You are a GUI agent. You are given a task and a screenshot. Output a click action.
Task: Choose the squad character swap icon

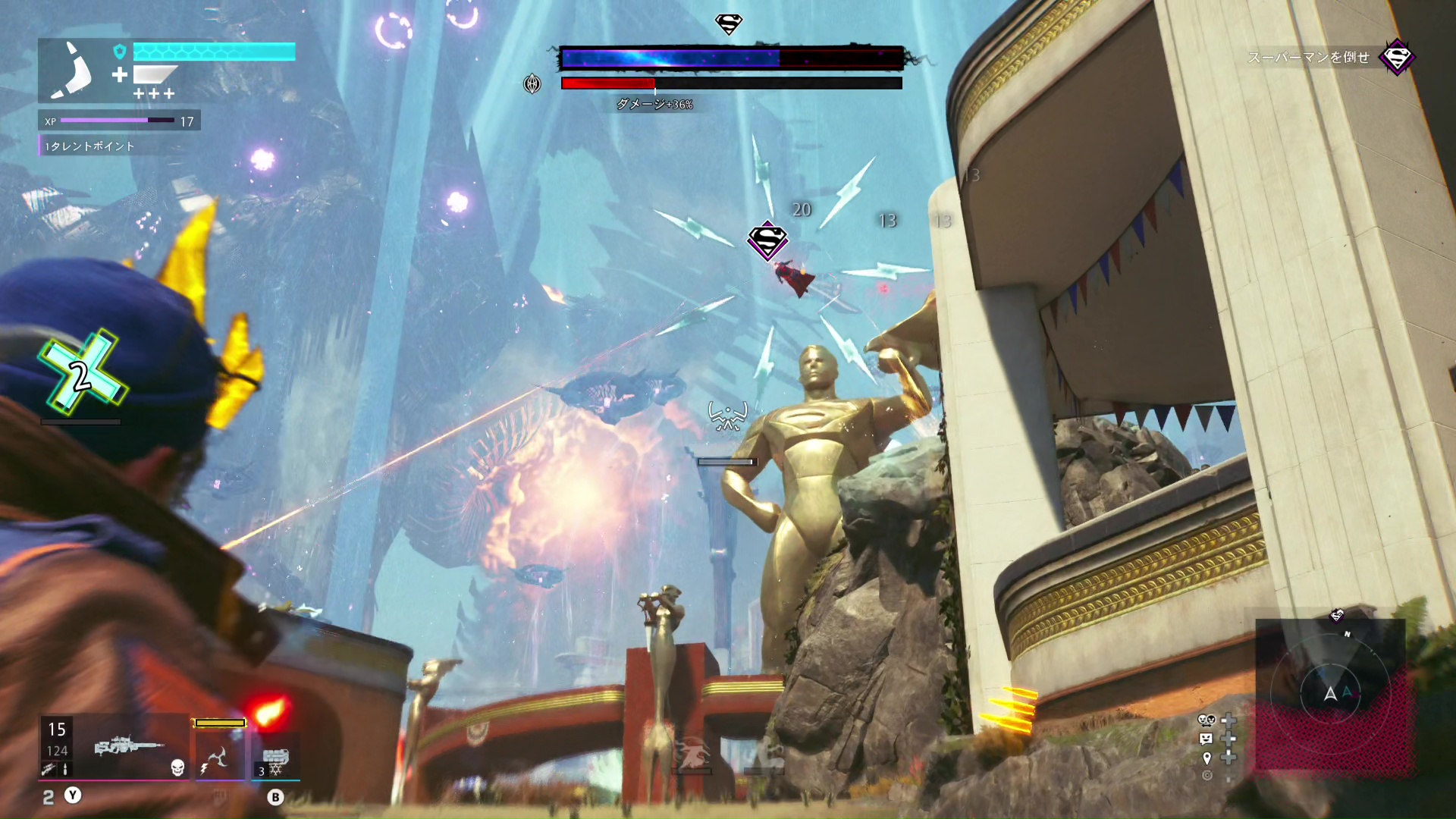pyautogui.click(x=1207, y=720)
